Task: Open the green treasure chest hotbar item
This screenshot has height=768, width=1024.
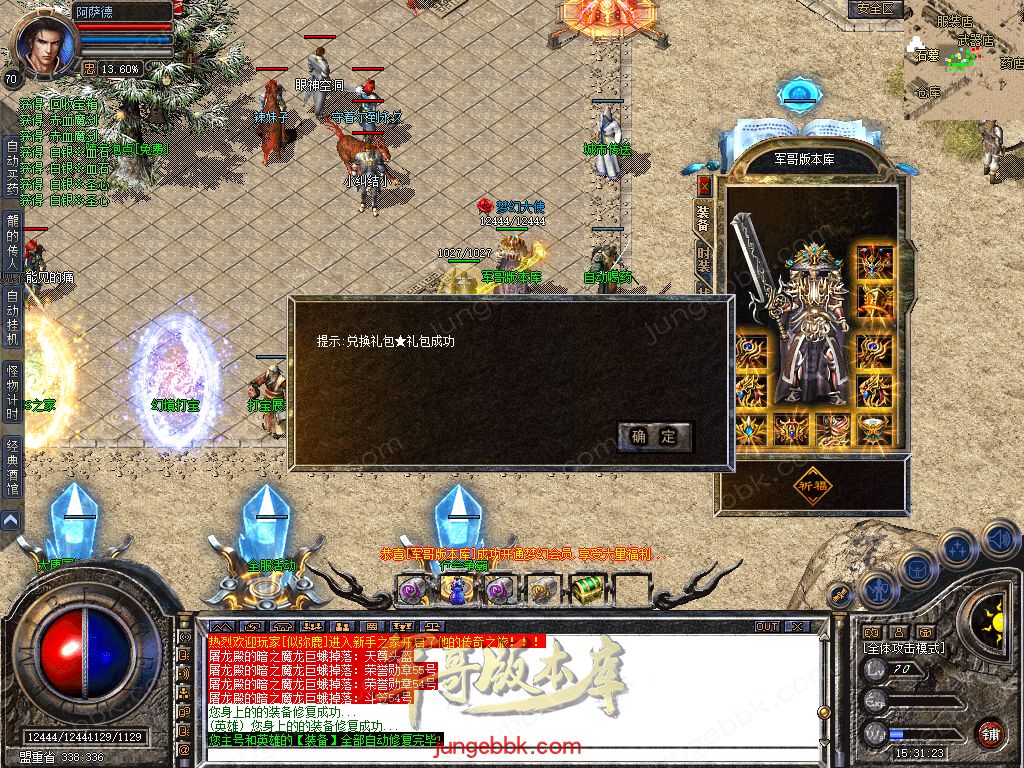Action: [588, 590]
